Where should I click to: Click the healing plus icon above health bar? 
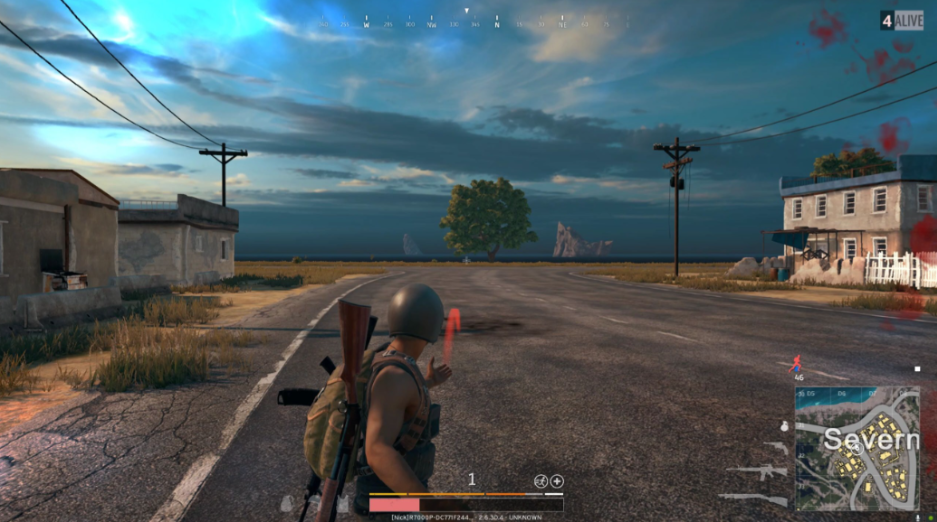click(x=557, y=481)
